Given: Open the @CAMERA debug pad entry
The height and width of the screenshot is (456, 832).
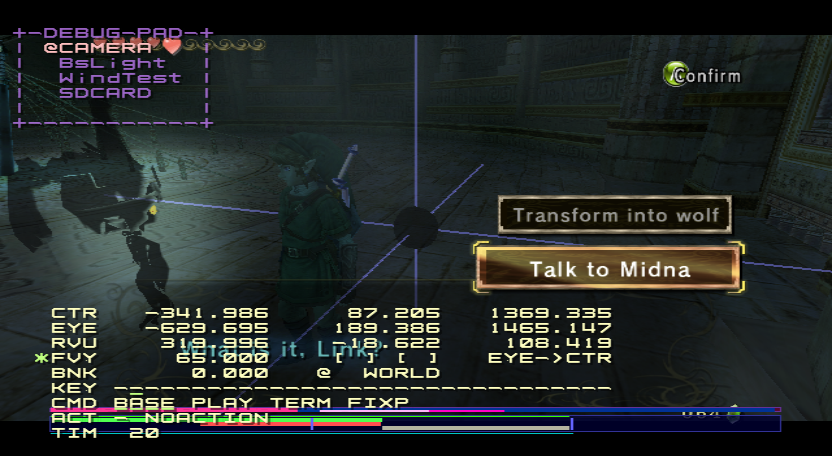Looking at the screenshot, I should 98,47.
